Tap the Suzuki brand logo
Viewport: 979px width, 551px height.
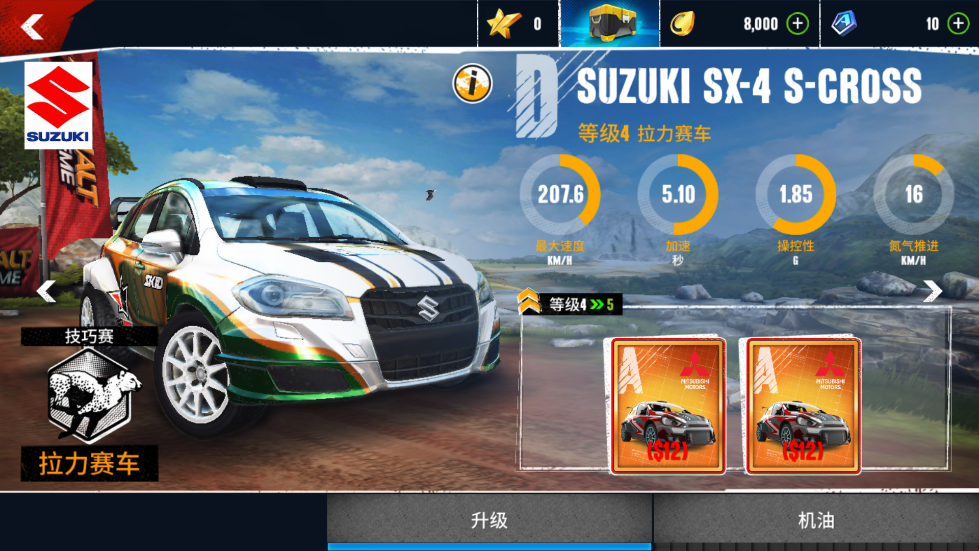click(58, 105)
